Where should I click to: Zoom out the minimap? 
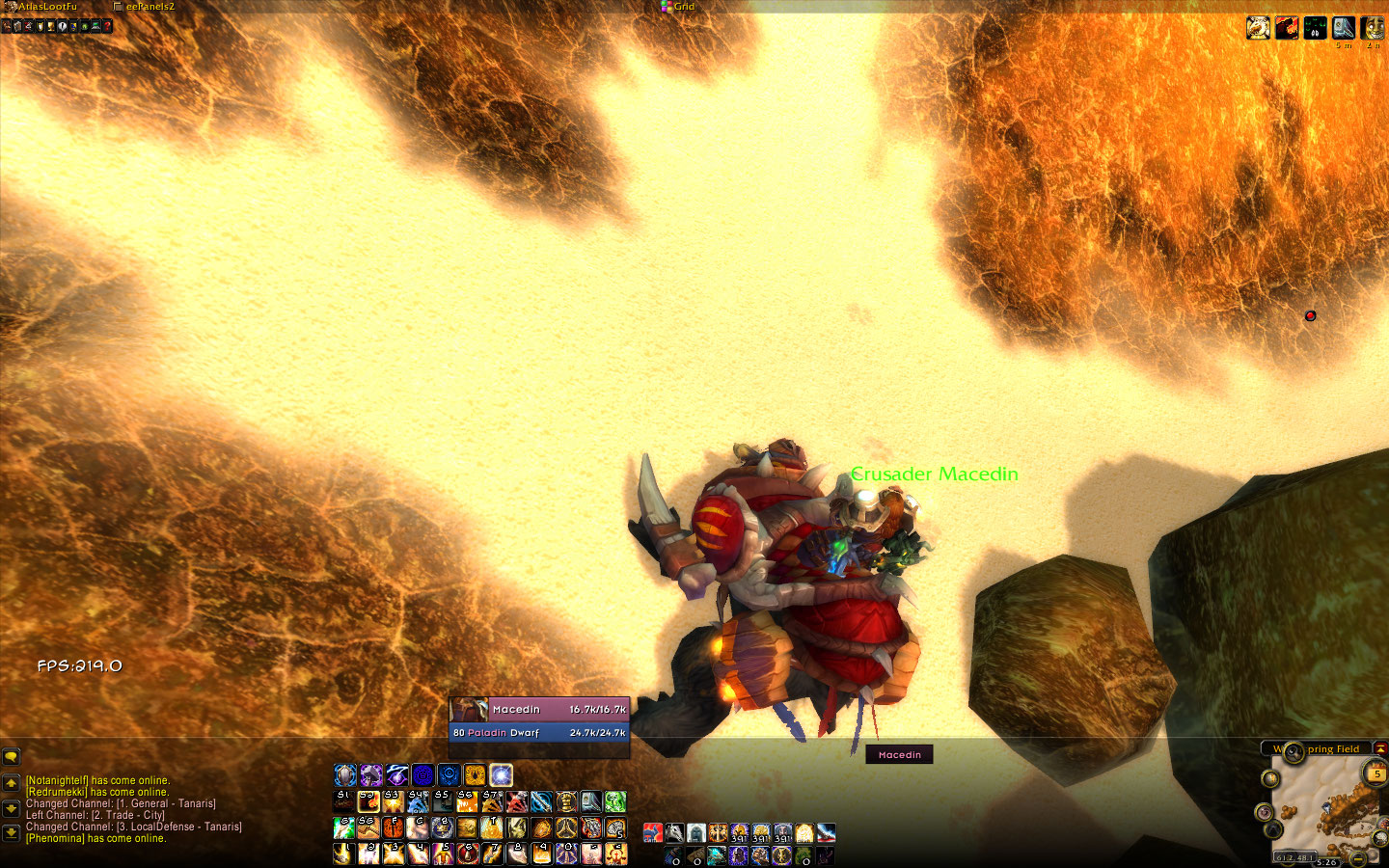[x=1358, y=857]
